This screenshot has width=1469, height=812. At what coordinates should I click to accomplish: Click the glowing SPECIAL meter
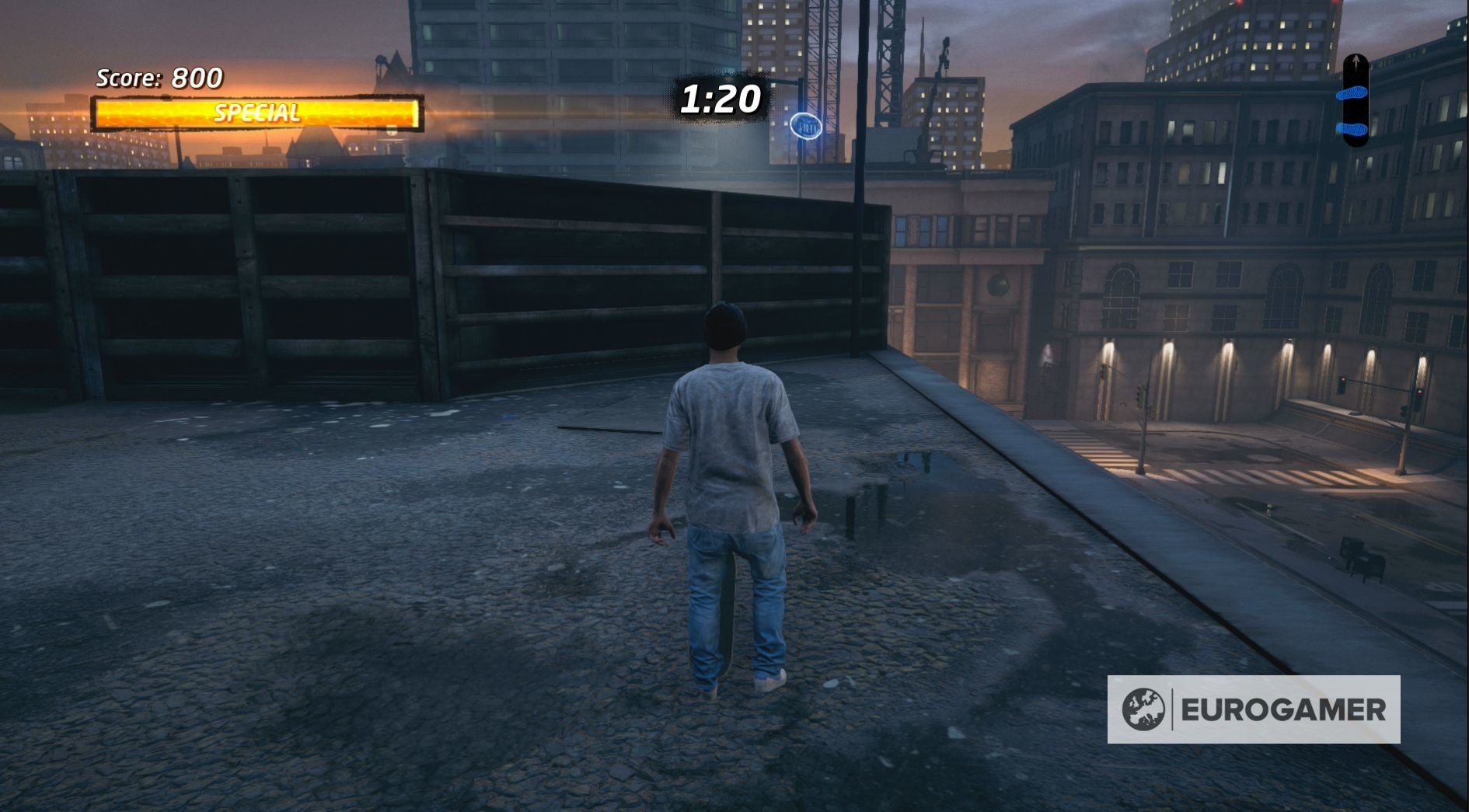tap(256, 111)
